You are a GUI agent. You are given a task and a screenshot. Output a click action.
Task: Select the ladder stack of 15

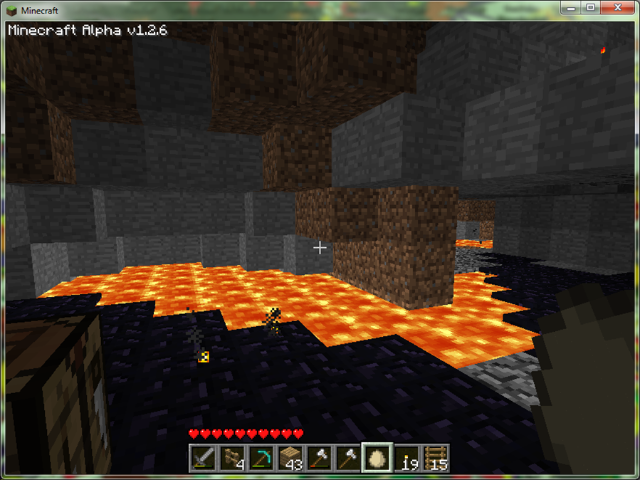[436, 458]
